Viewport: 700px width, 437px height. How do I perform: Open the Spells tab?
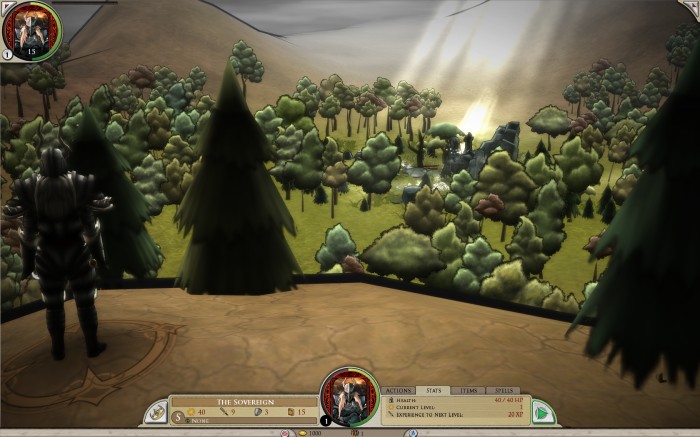click(x=503, y=390)
